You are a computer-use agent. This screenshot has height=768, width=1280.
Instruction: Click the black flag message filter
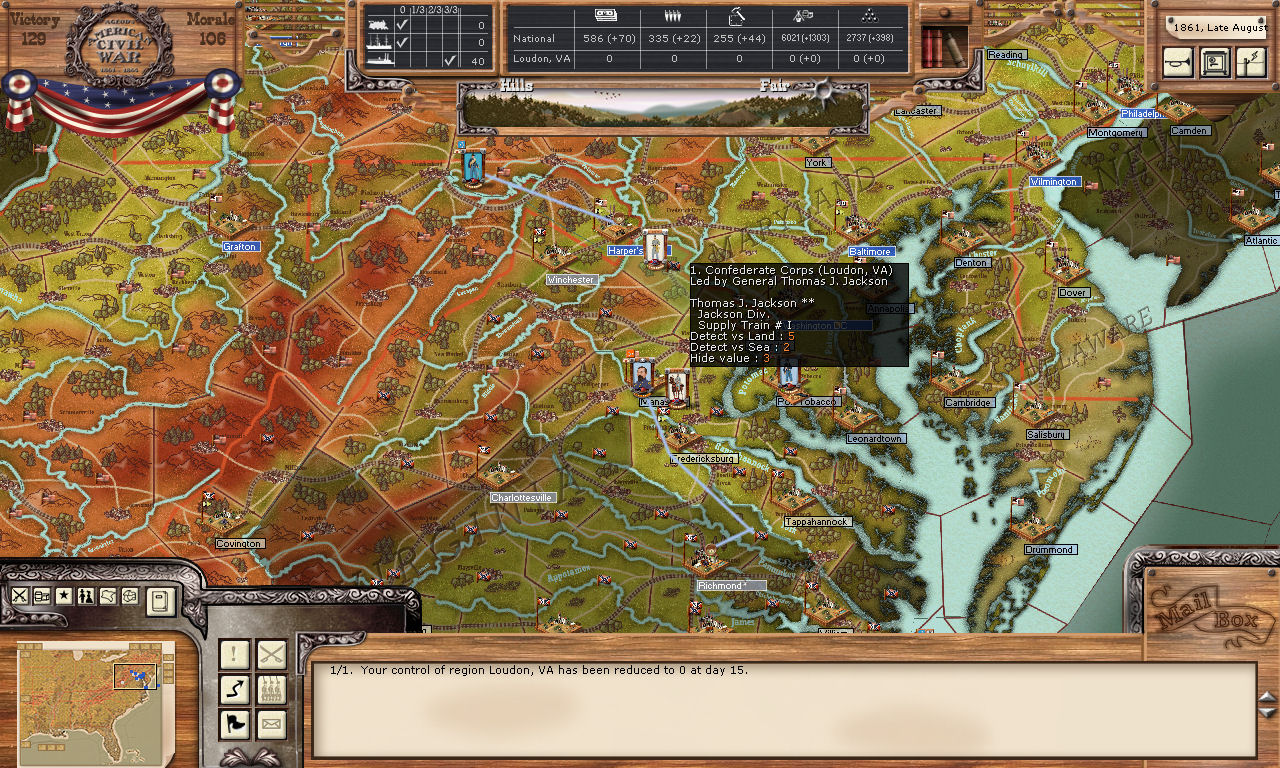pyautogui.click(x=234, y=725)
